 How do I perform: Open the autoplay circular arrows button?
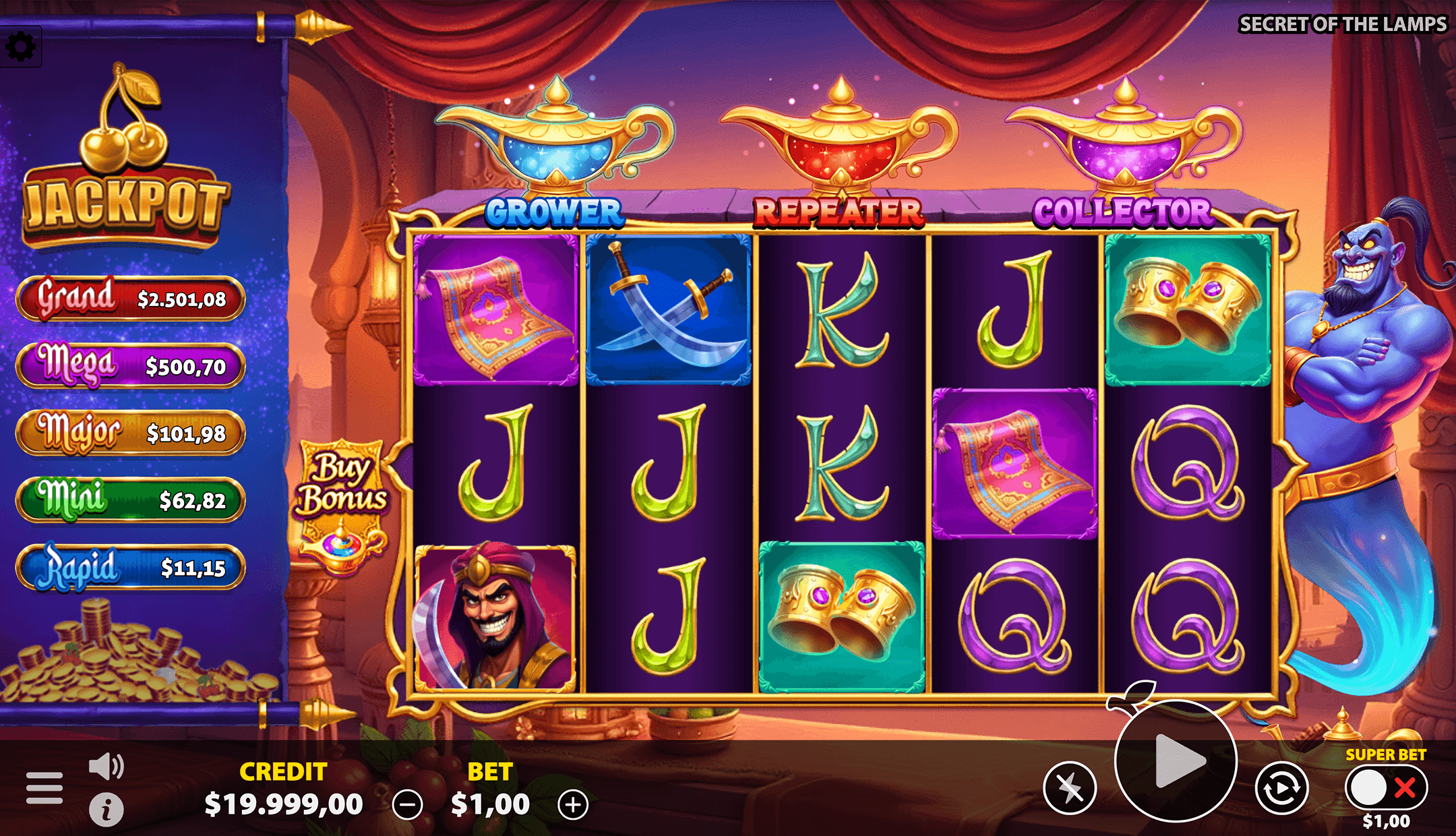pos(1281,787)
